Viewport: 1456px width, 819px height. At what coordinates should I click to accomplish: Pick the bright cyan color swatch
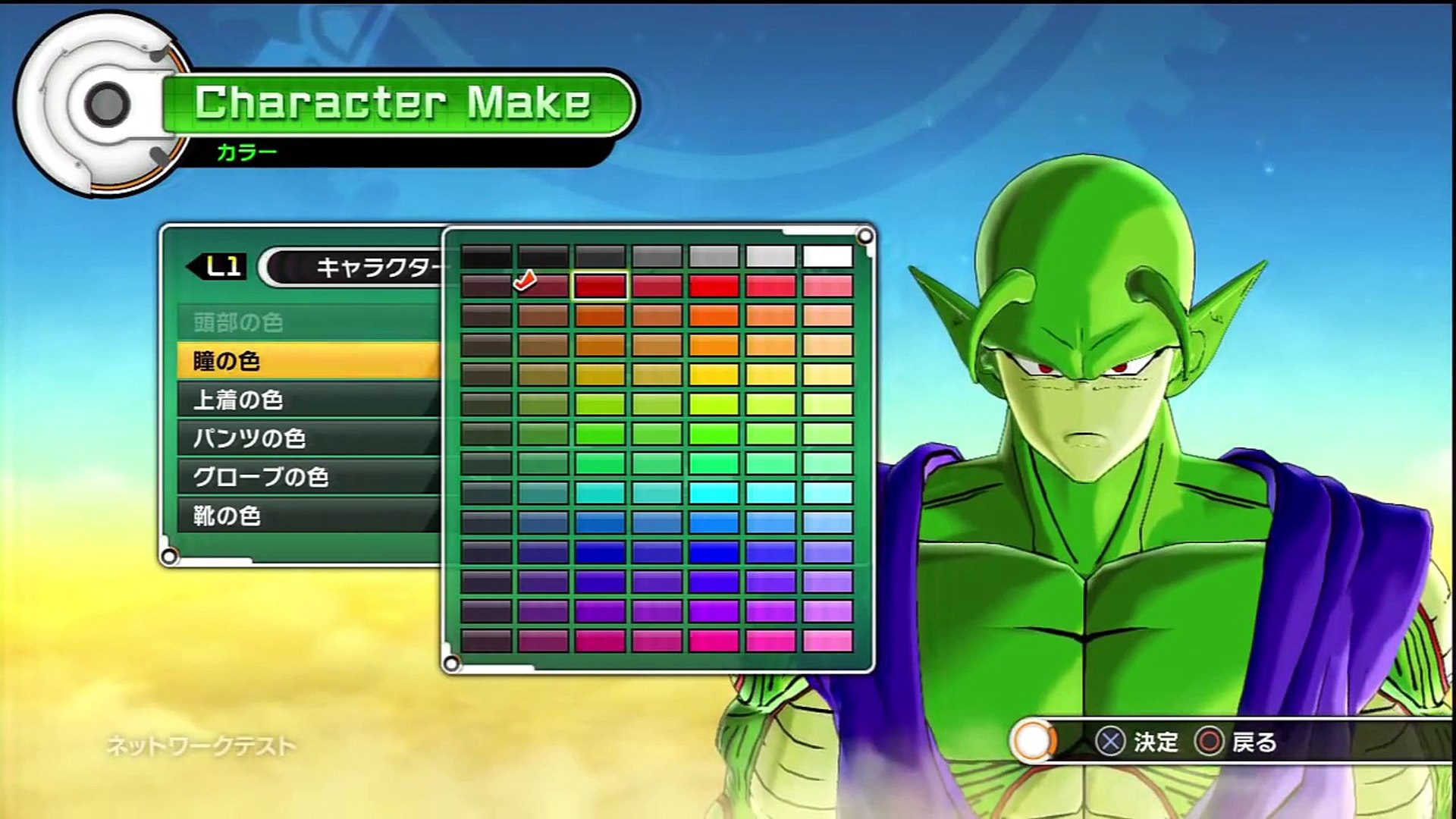click(714, 493)
